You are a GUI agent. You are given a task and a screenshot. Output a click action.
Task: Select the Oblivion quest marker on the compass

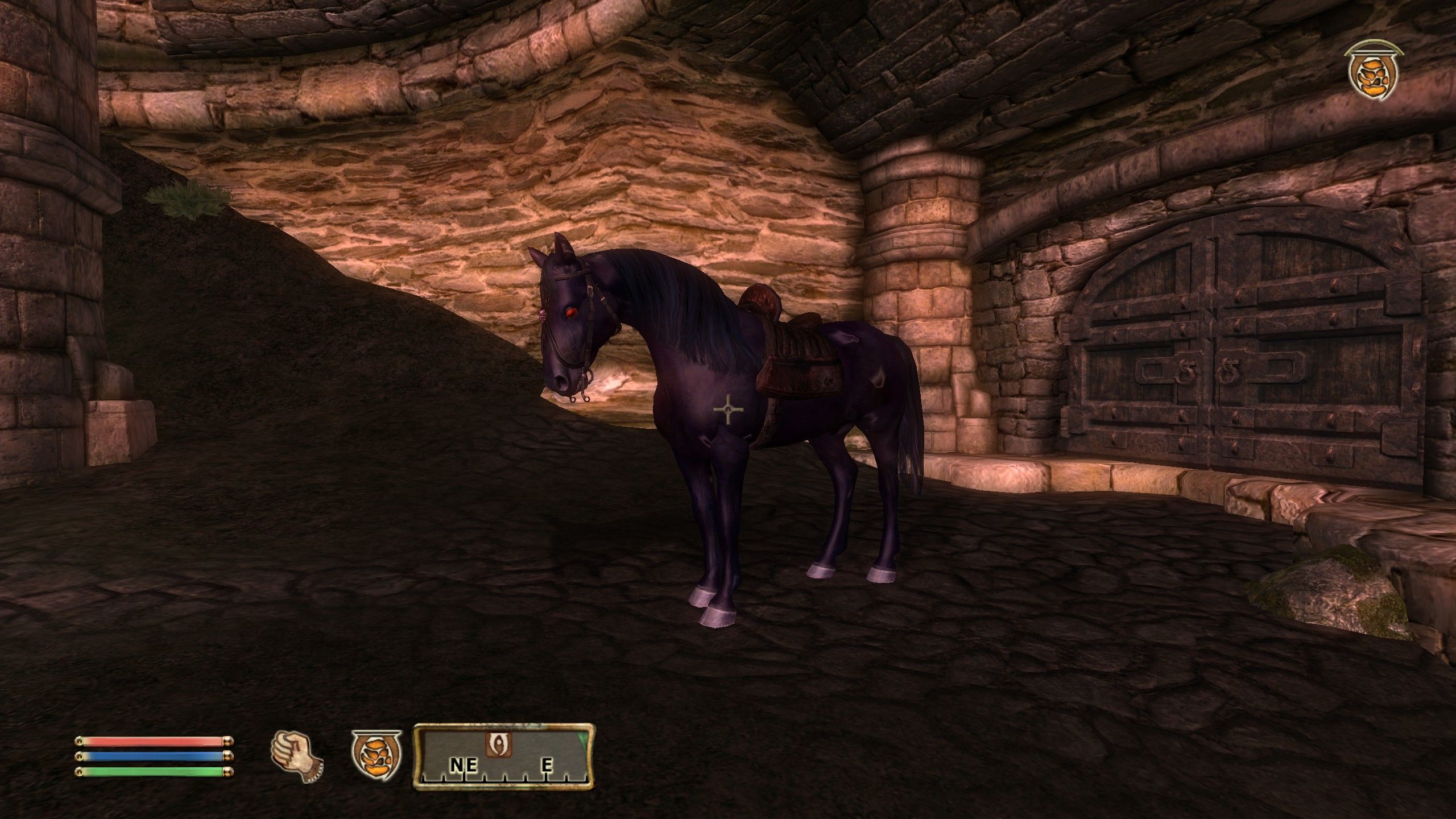click(x=498, y=745)
